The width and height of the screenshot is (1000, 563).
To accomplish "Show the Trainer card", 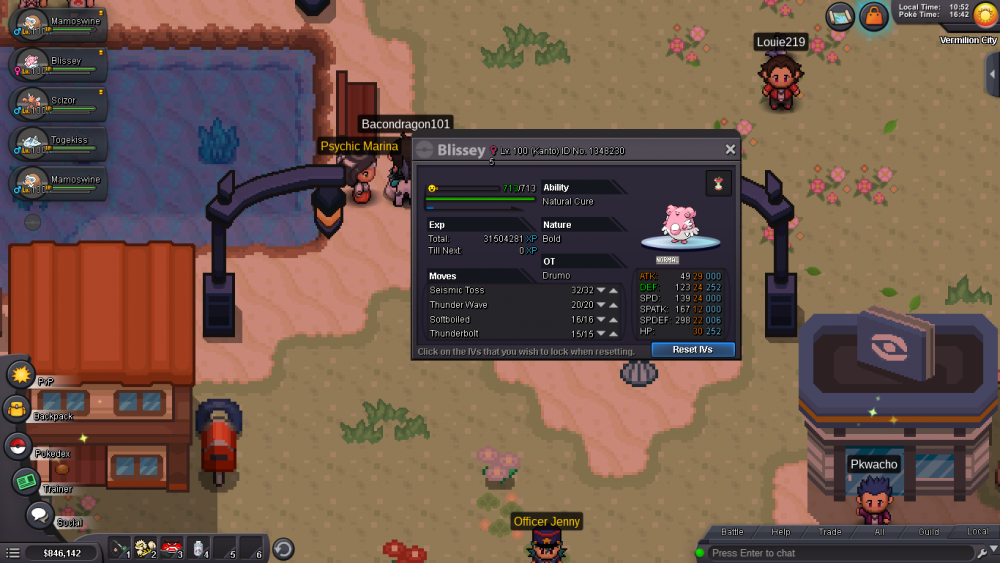I will 26,481.
